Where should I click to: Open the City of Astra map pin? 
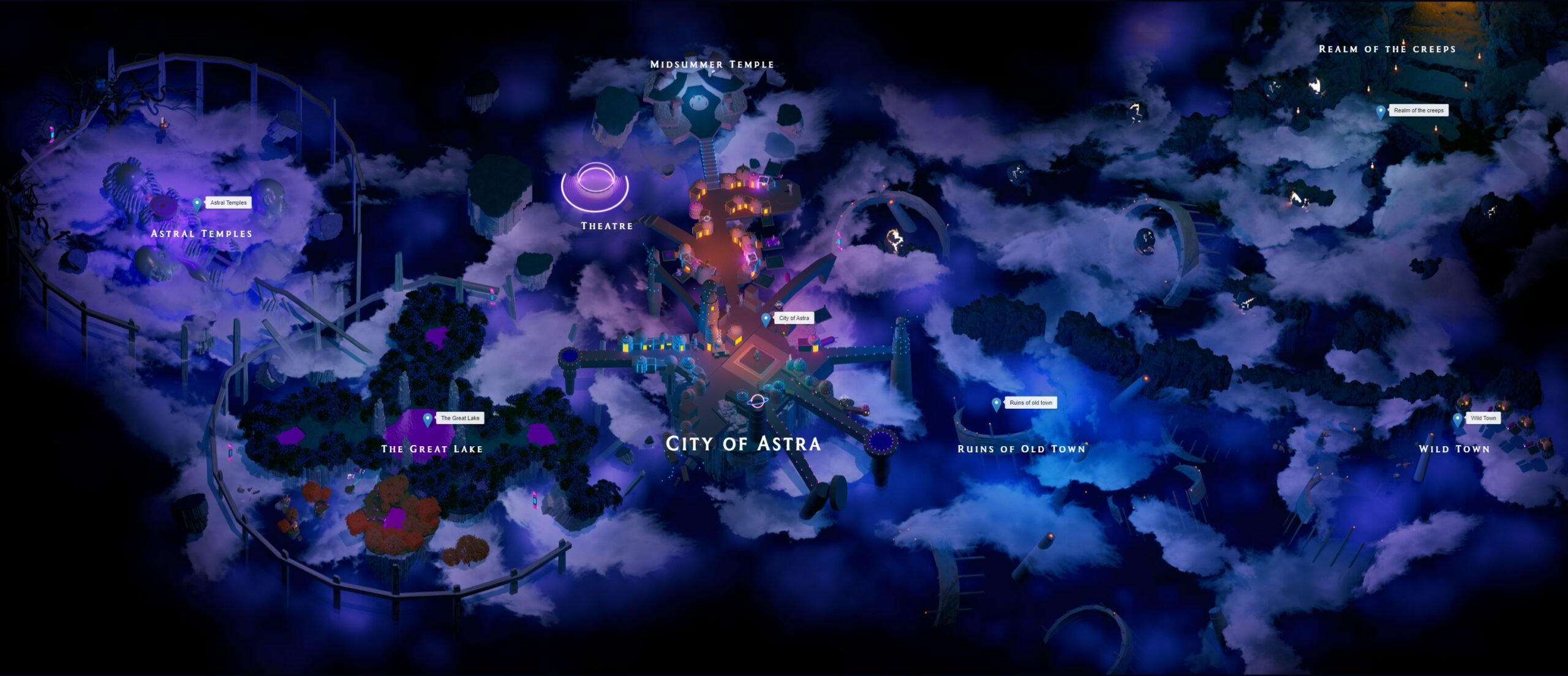(766, 319)
